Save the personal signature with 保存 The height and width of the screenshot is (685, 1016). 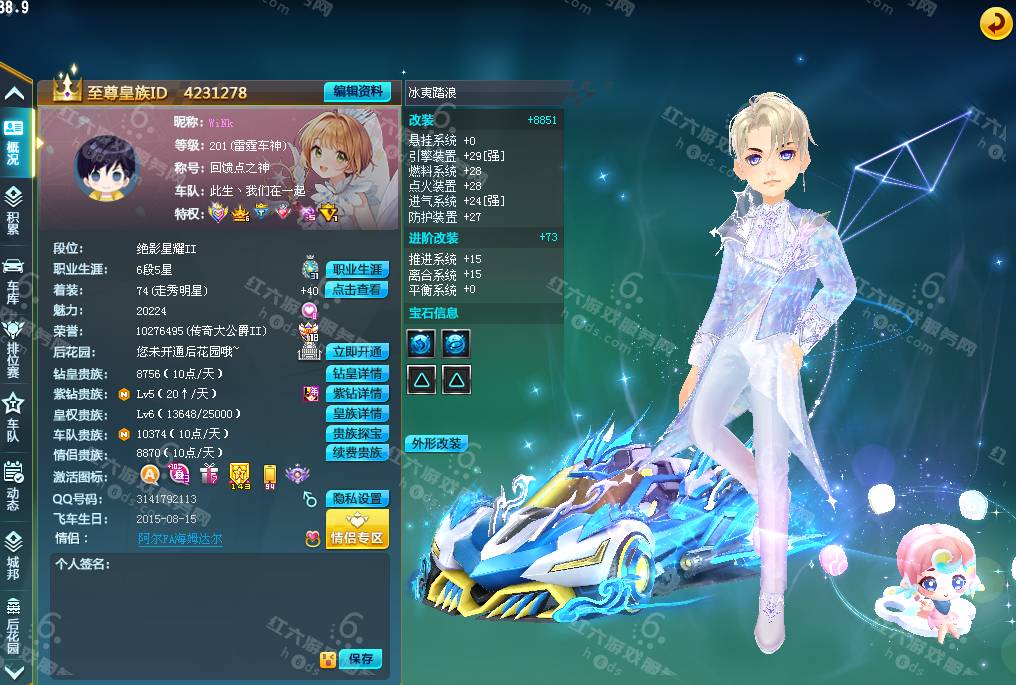[360, 659]
